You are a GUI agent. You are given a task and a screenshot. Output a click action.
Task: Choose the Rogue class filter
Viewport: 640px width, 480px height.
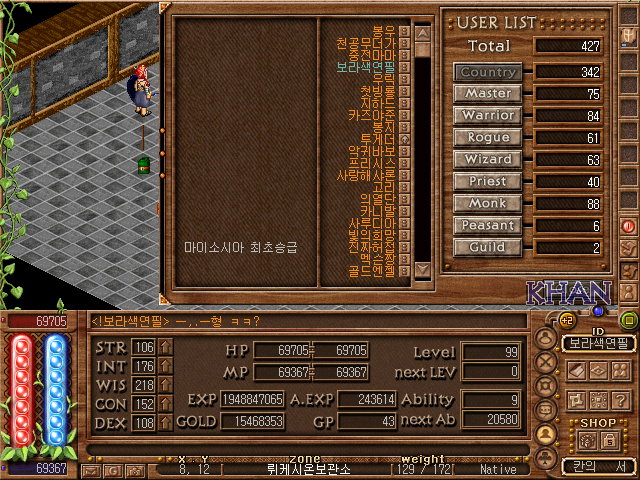[488, 138]
